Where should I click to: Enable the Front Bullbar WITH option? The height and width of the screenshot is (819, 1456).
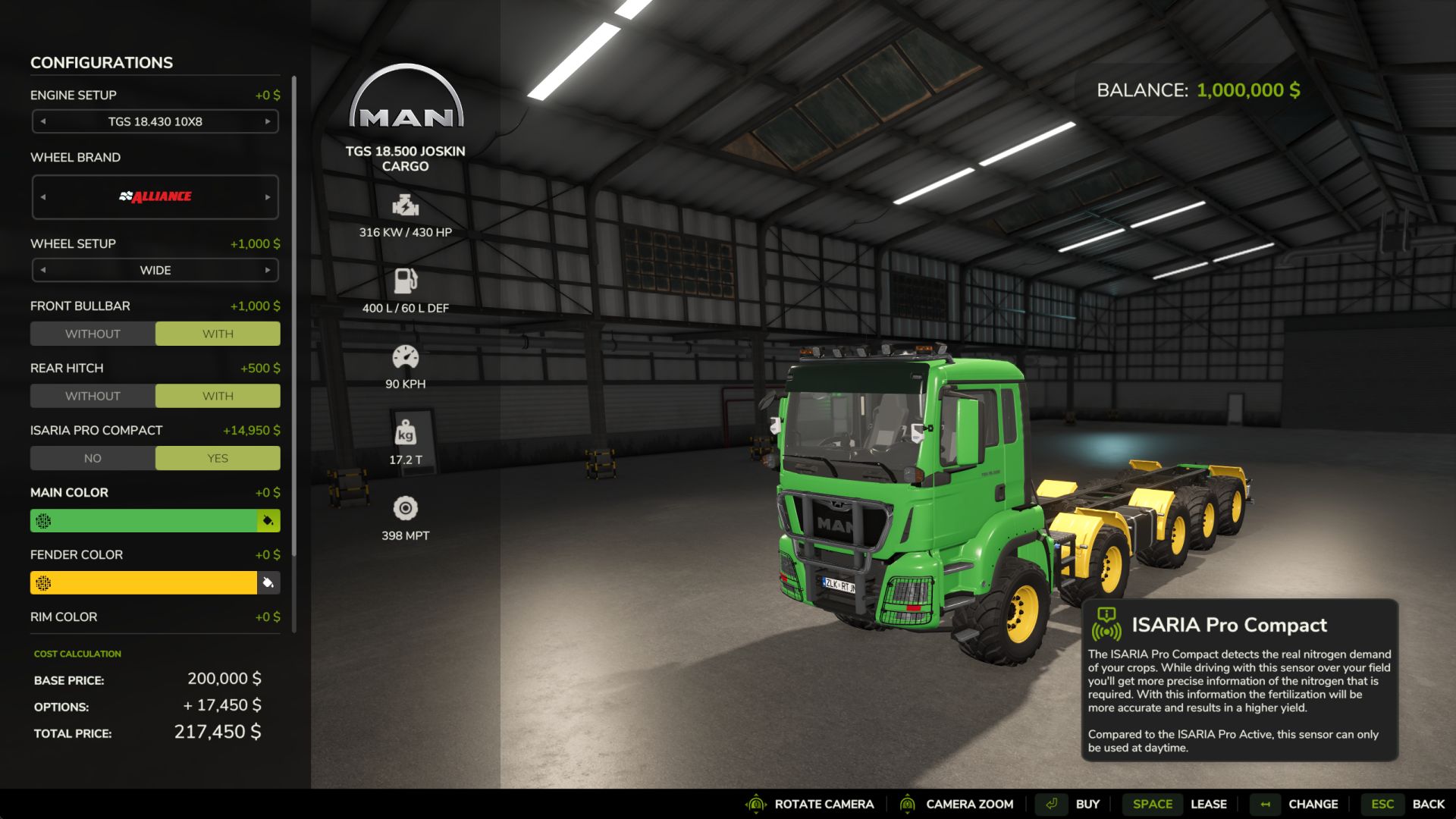click(x=217, y=333)
